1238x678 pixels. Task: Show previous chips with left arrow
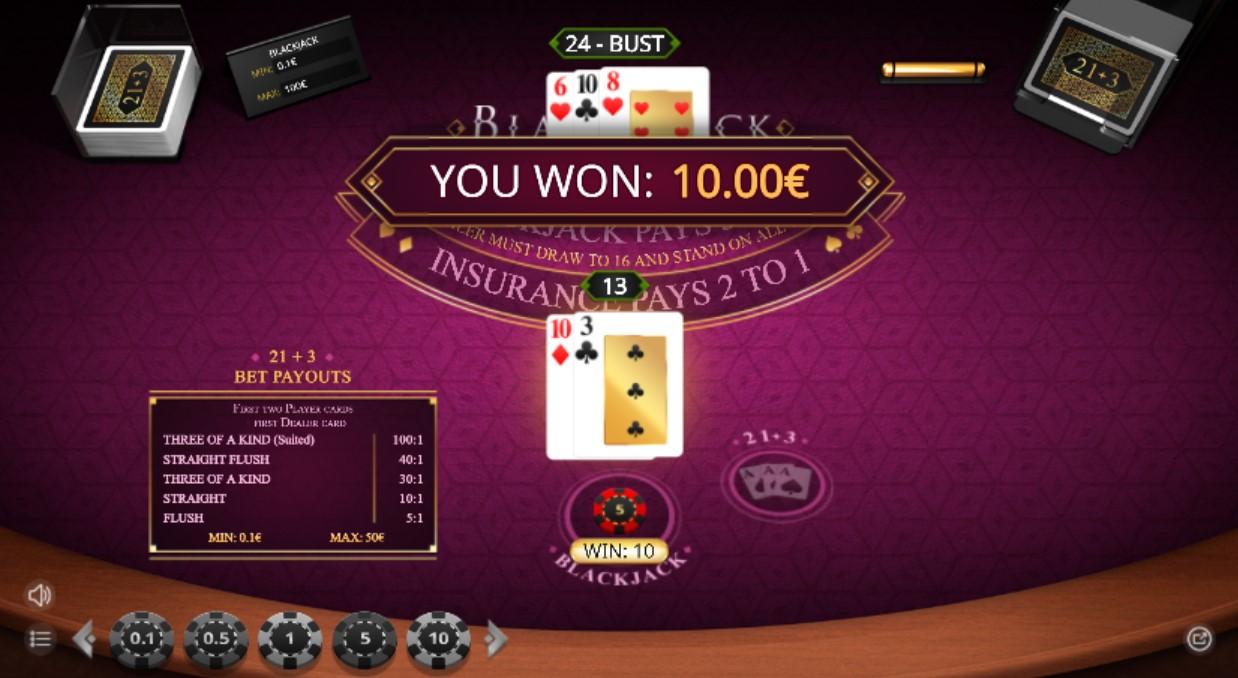(84, 639)
